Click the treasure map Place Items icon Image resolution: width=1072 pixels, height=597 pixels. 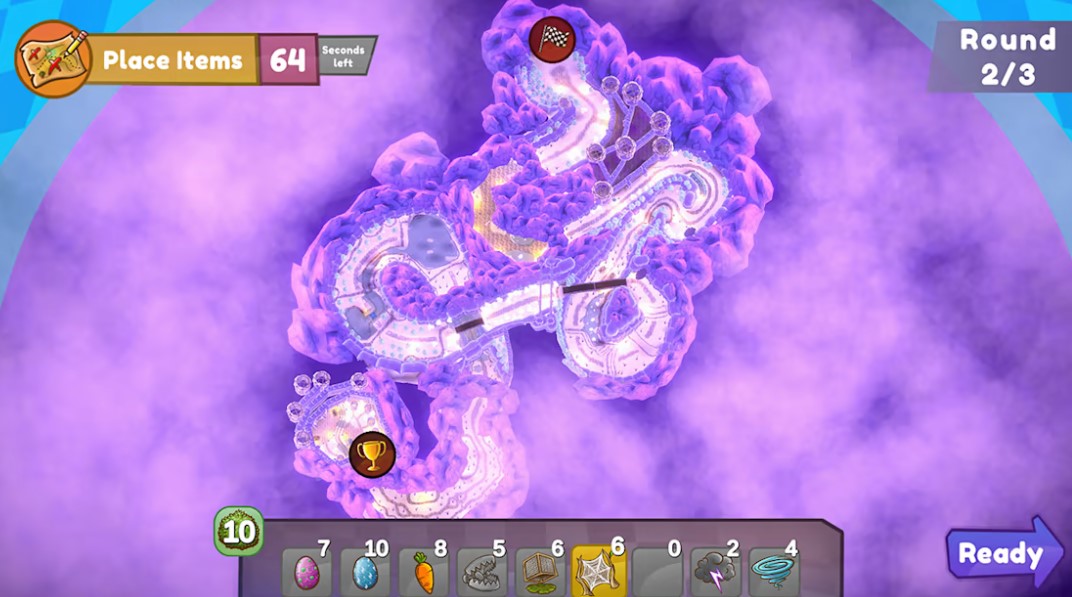pyautogui.click(x=53, y=59)
